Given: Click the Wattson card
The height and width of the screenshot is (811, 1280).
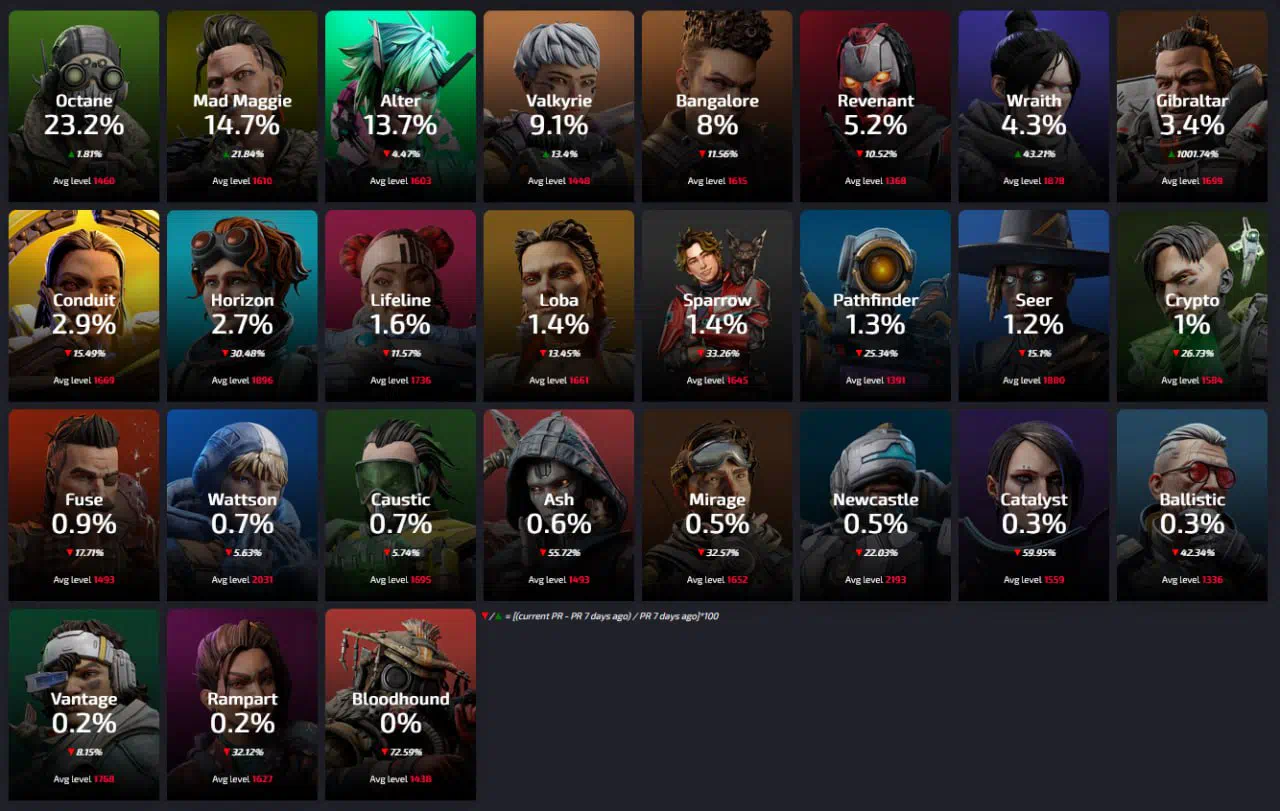Looking at the screenshot, I should point(242,505).
